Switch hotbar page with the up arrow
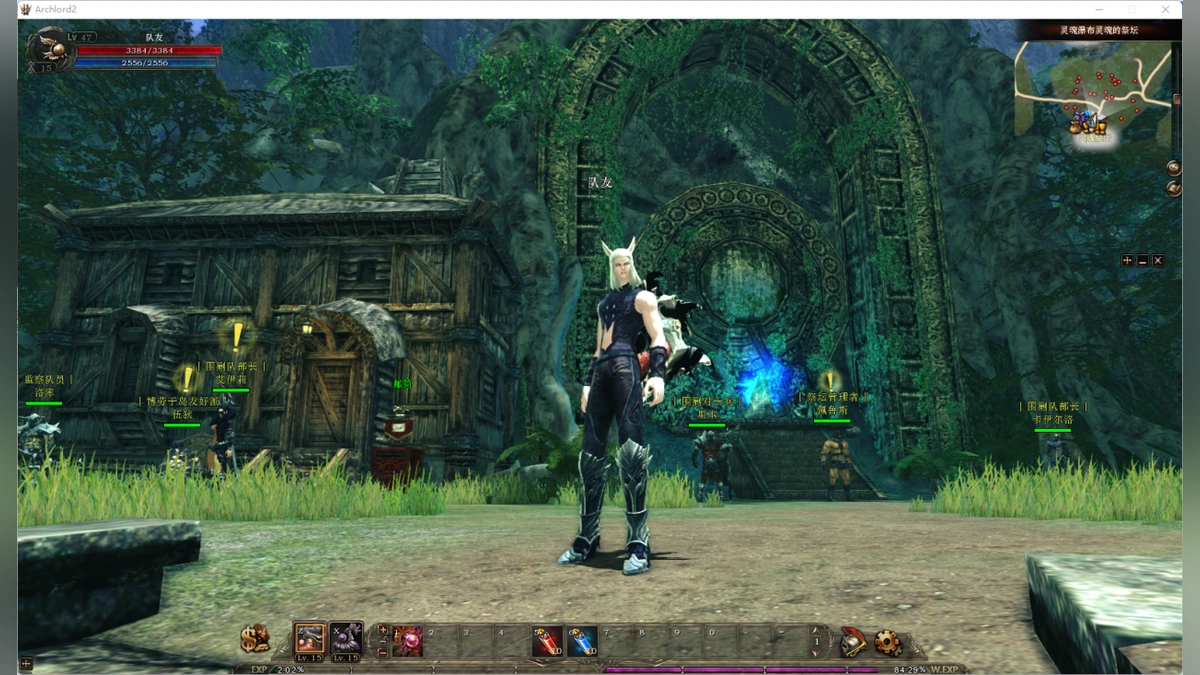 coord(816,630)
